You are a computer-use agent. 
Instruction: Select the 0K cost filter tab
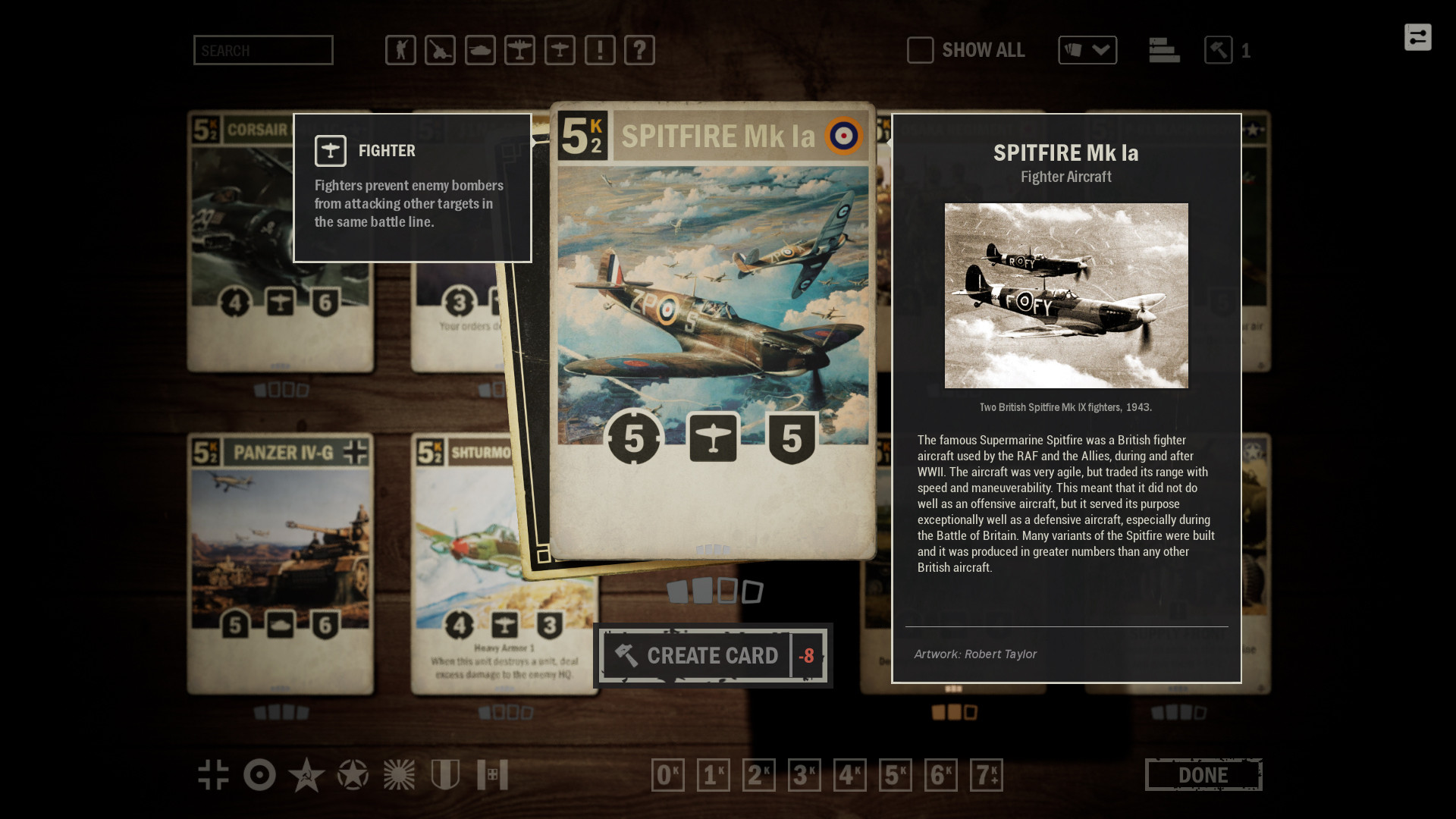(x=668, y=775)
